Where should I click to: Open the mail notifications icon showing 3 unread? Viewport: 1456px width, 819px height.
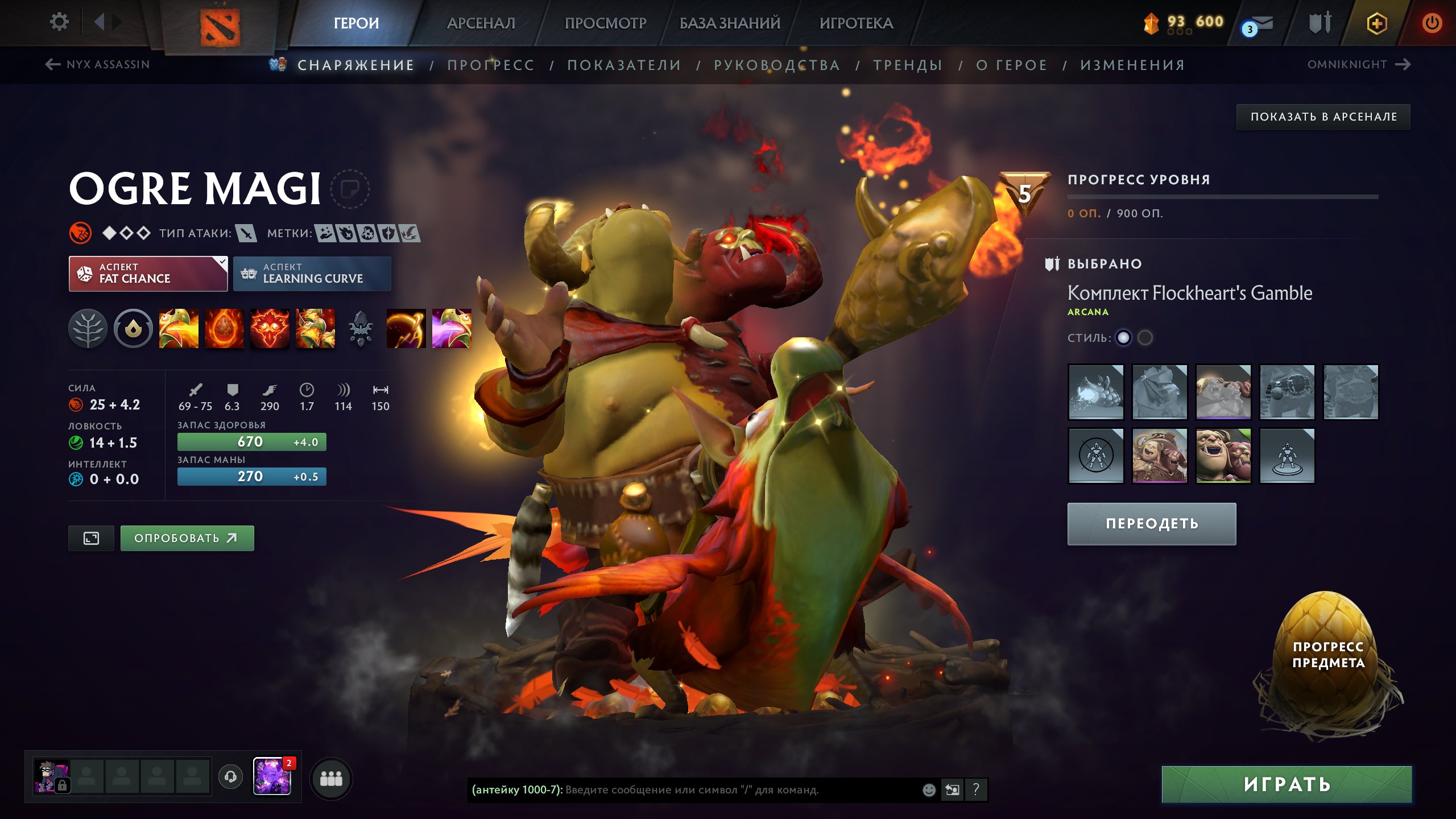pyautogui.click(x=1263, y=23)
